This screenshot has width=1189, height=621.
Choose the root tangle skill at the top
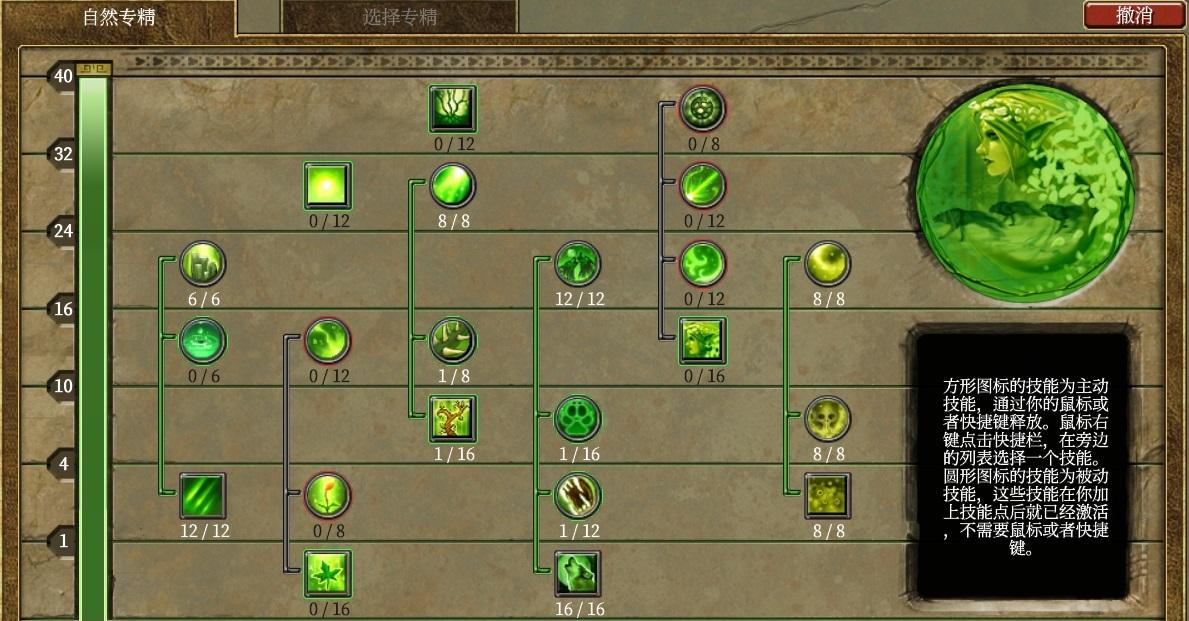pos(452,108)
